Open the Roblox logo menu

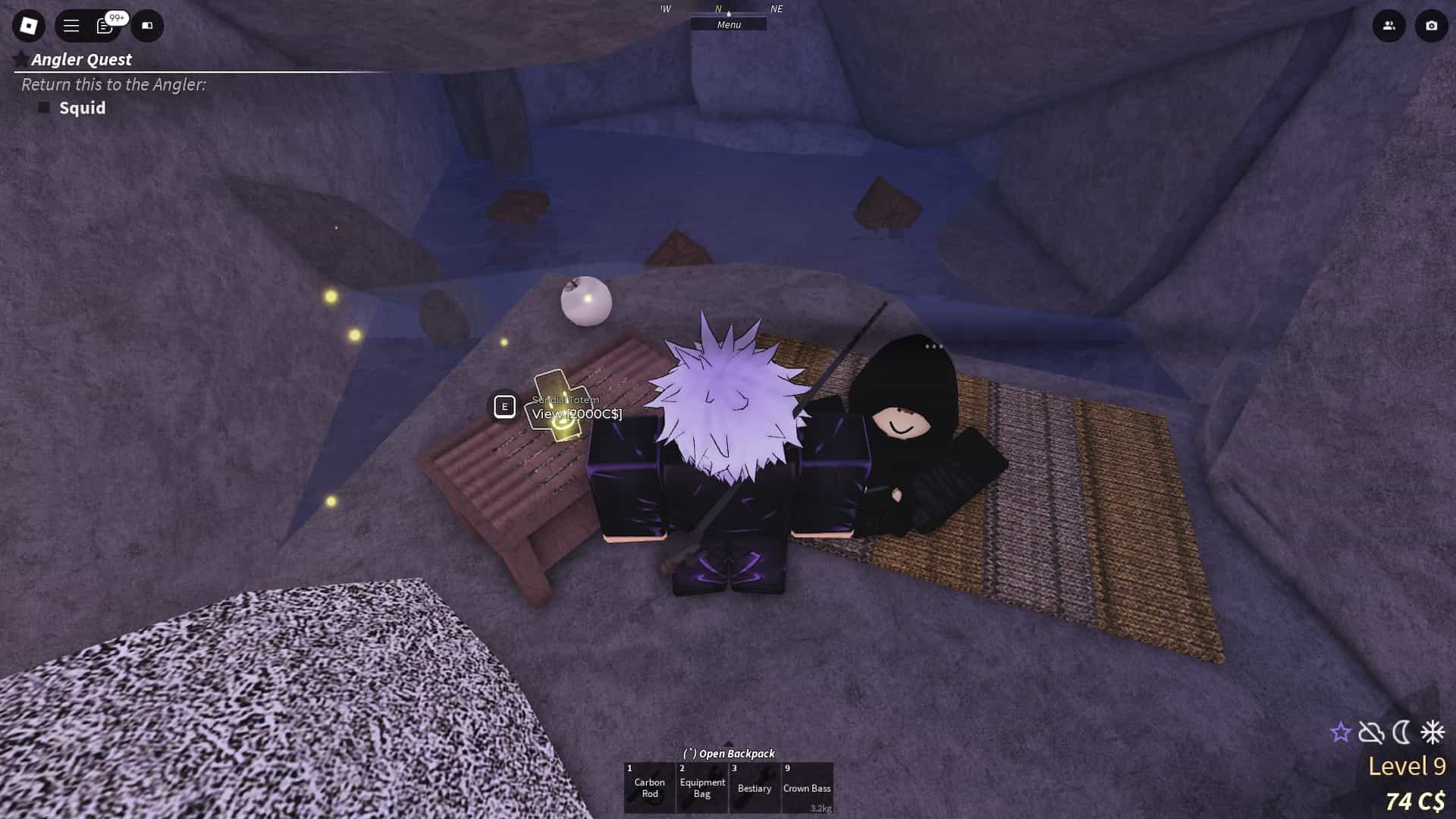(x=28, y=26)
